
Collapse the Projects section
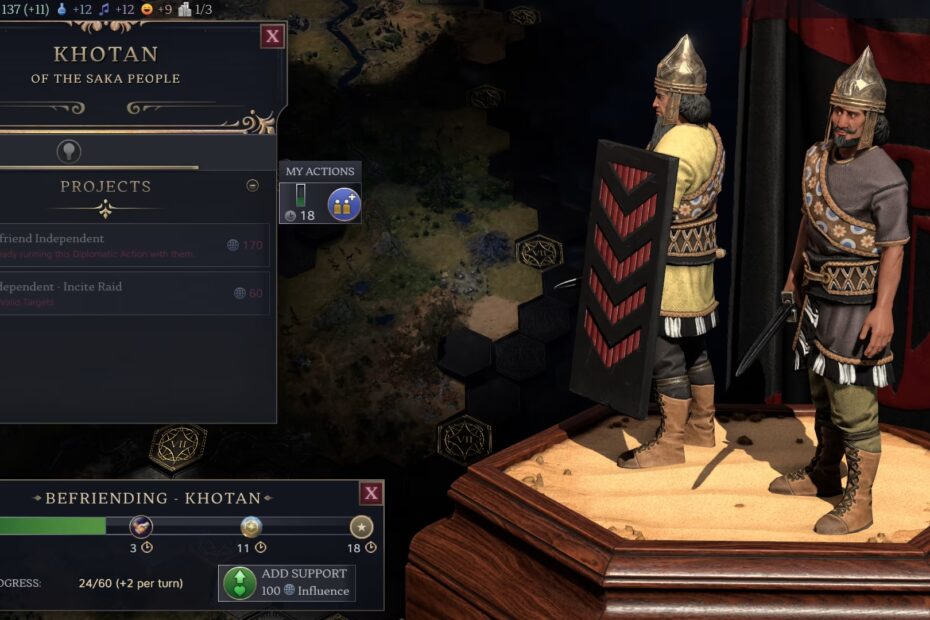pos(252,185)
